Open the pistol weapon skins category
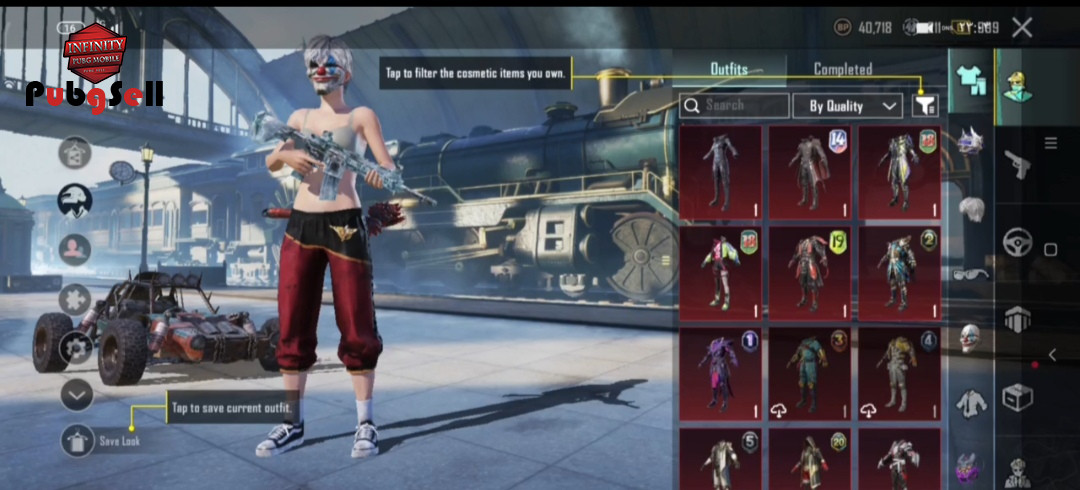The image size is (1080, 490). point(1018,164)
